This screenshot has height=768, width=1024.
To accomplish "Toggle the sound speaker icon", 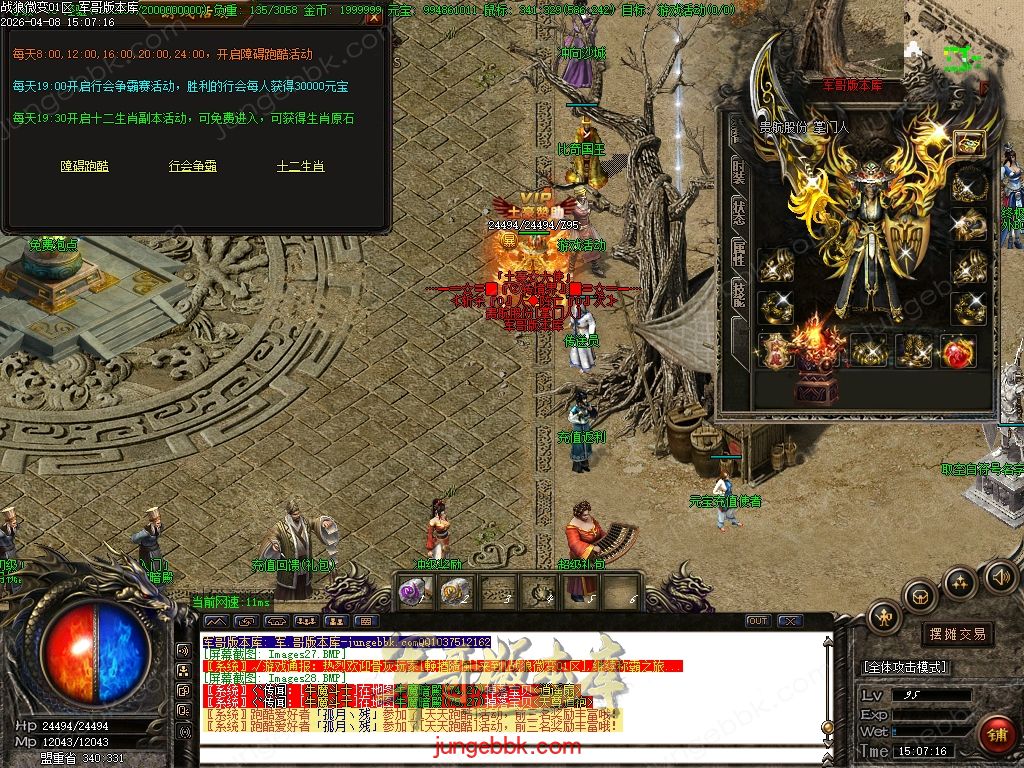I will (1000, 576).
